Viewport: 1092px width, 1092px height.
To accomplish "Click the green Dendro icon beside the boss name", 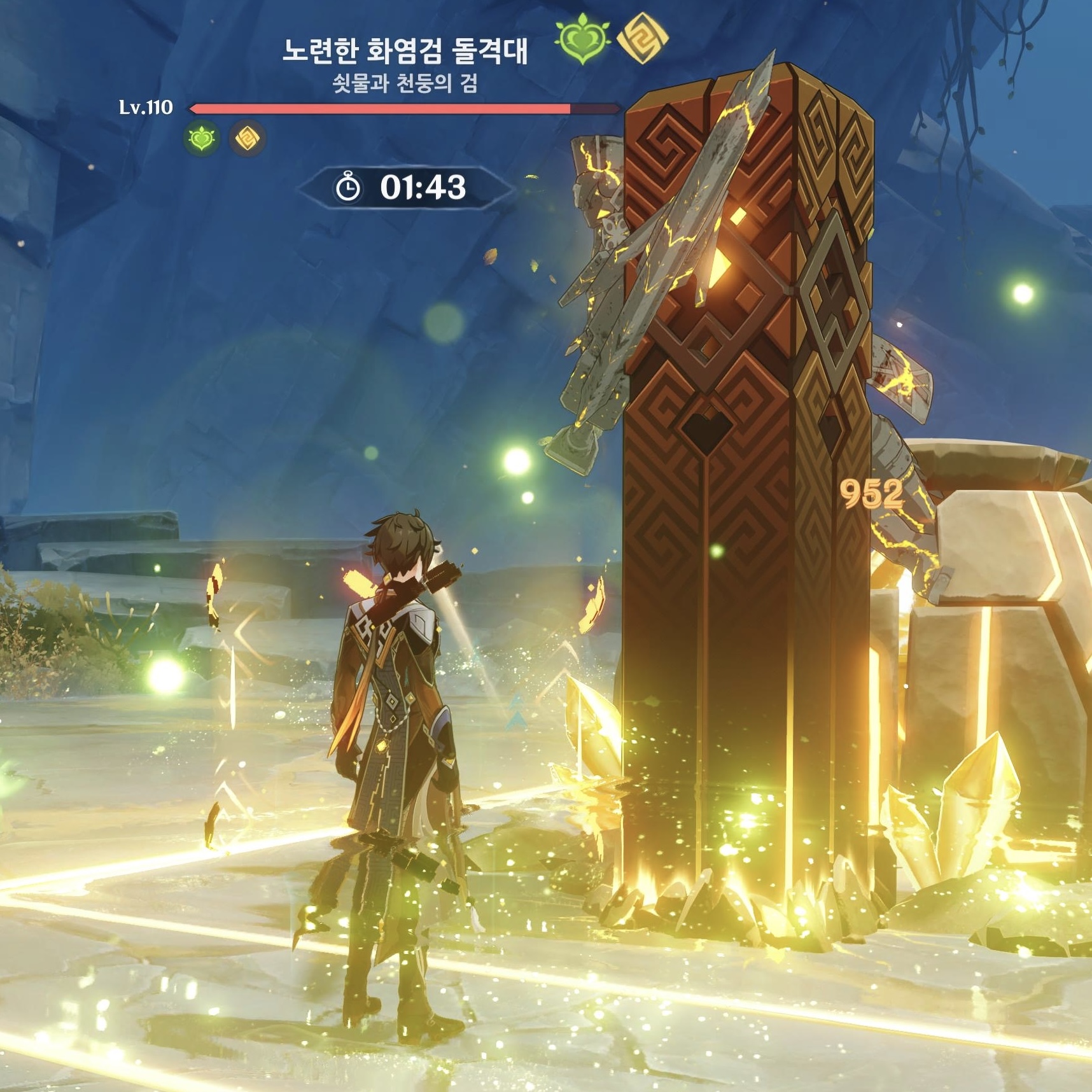I will click(582, 41).
